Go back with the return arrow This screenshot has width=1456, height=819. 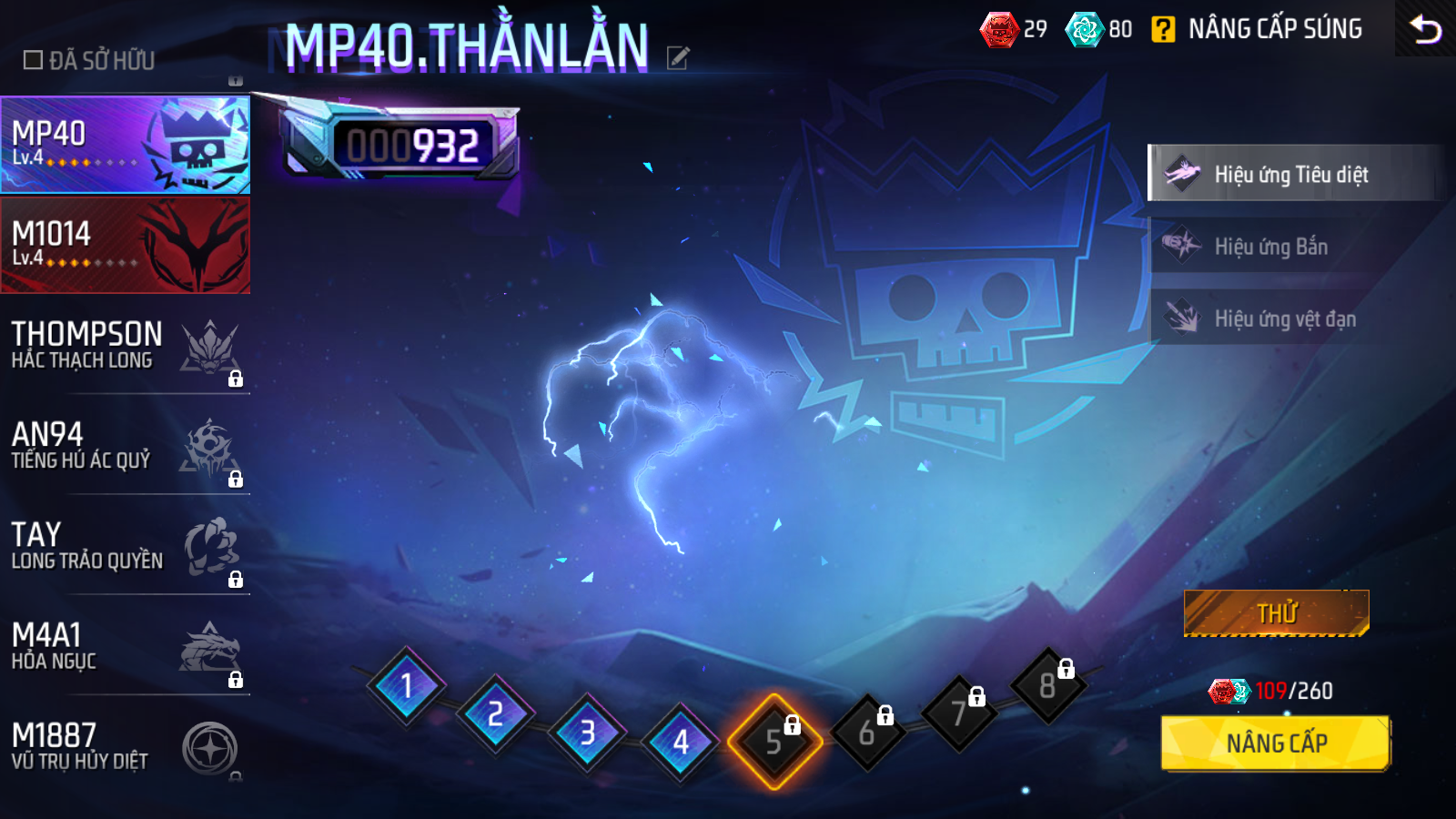1425,29
